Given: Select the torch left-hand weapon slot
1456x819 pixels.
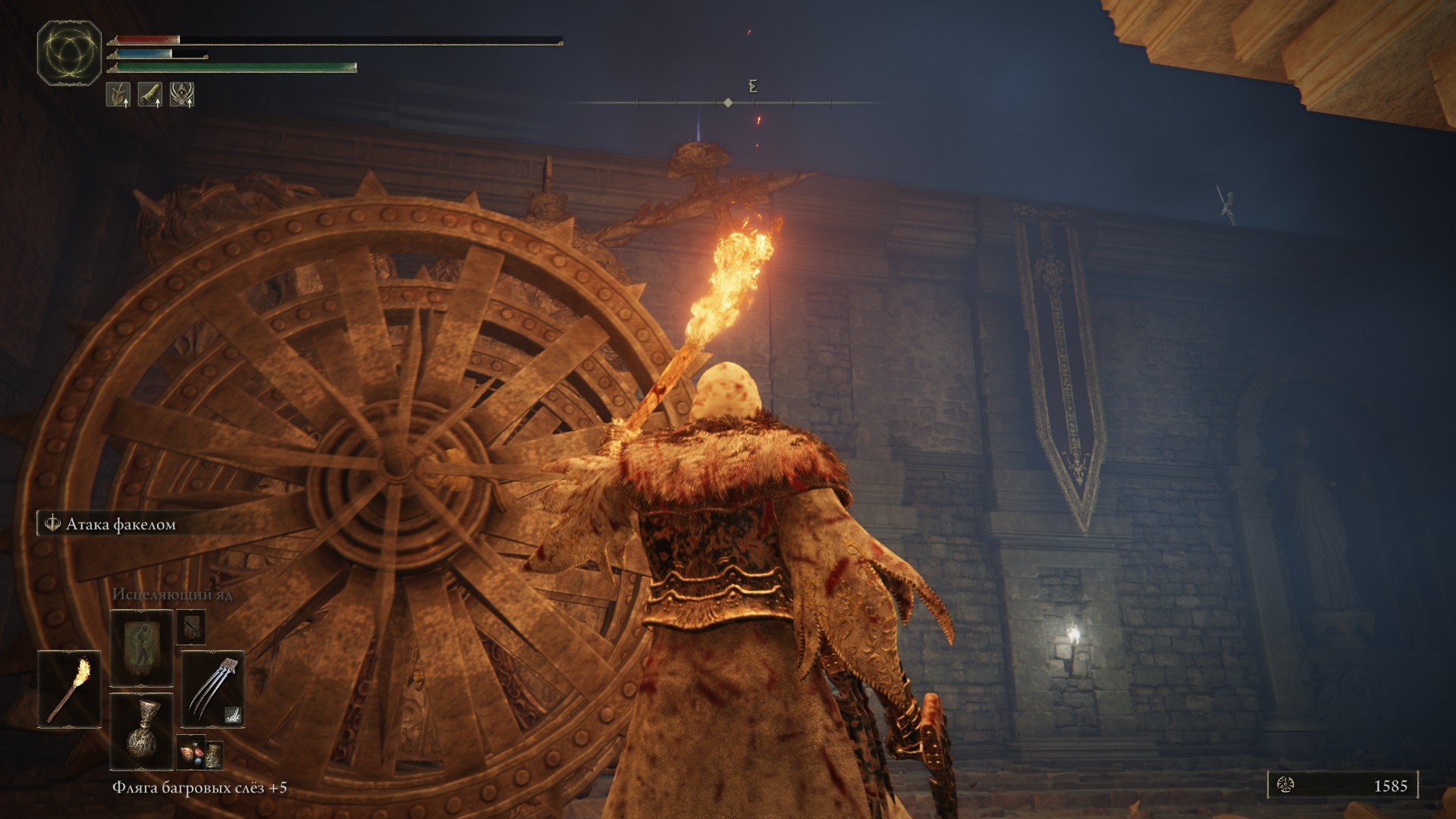Looking at the screenshot, I should [x=69, y=689].
